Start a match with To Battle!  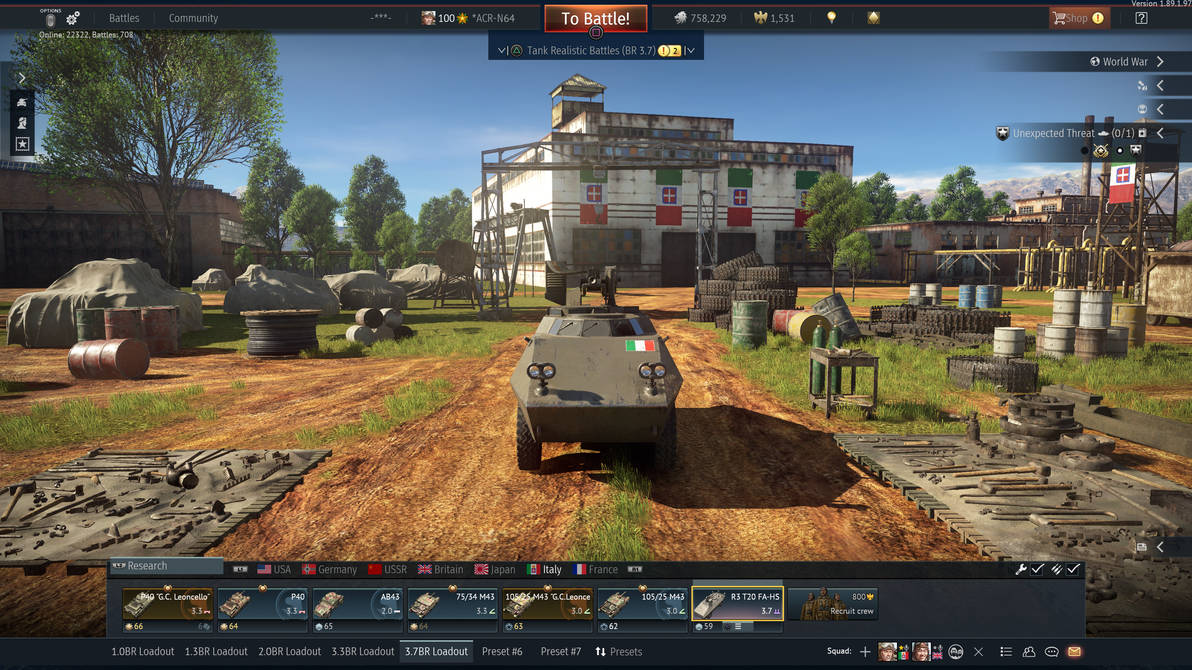point(595,18)
